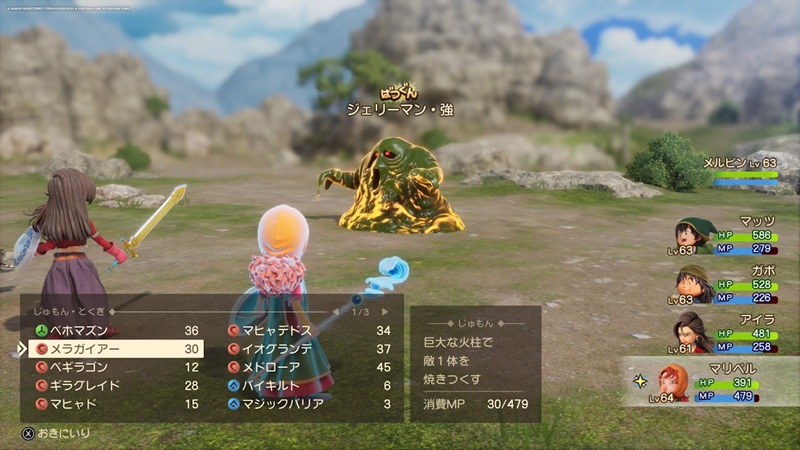The width and height of the screenshot is (800, 450).
Task: Pick the マヒャド ice spell
Action: tap(110, 403)
